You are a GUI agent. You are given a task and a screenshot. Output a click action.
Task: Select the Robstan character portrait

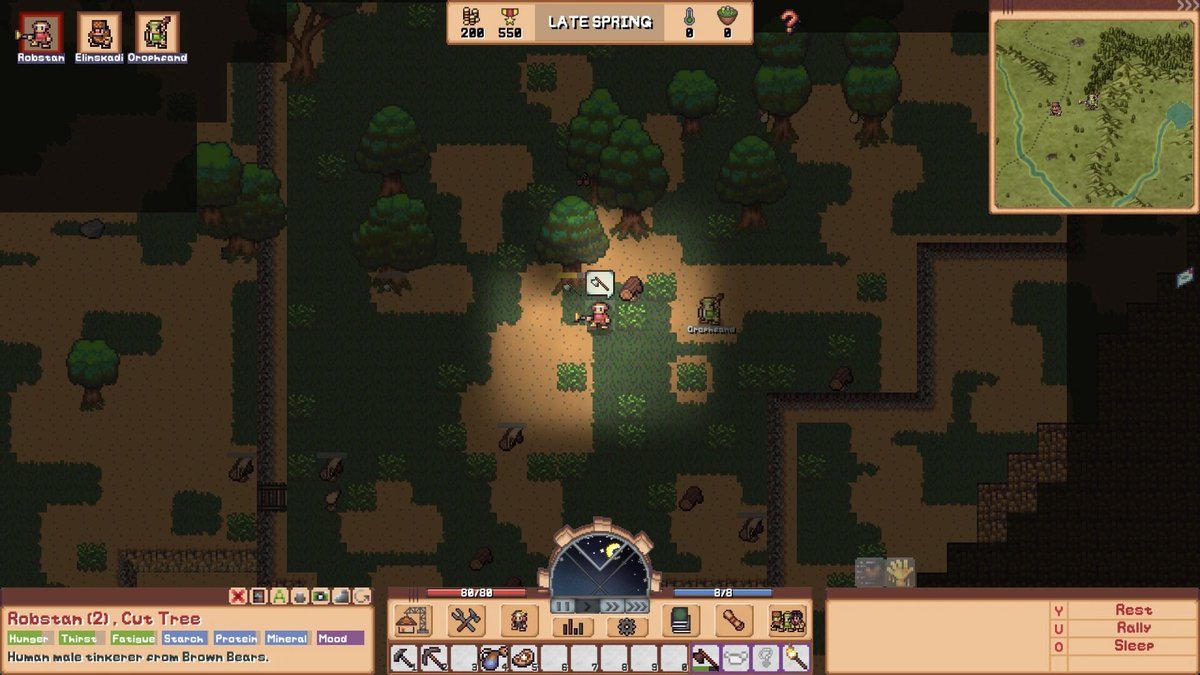[41, 32]
